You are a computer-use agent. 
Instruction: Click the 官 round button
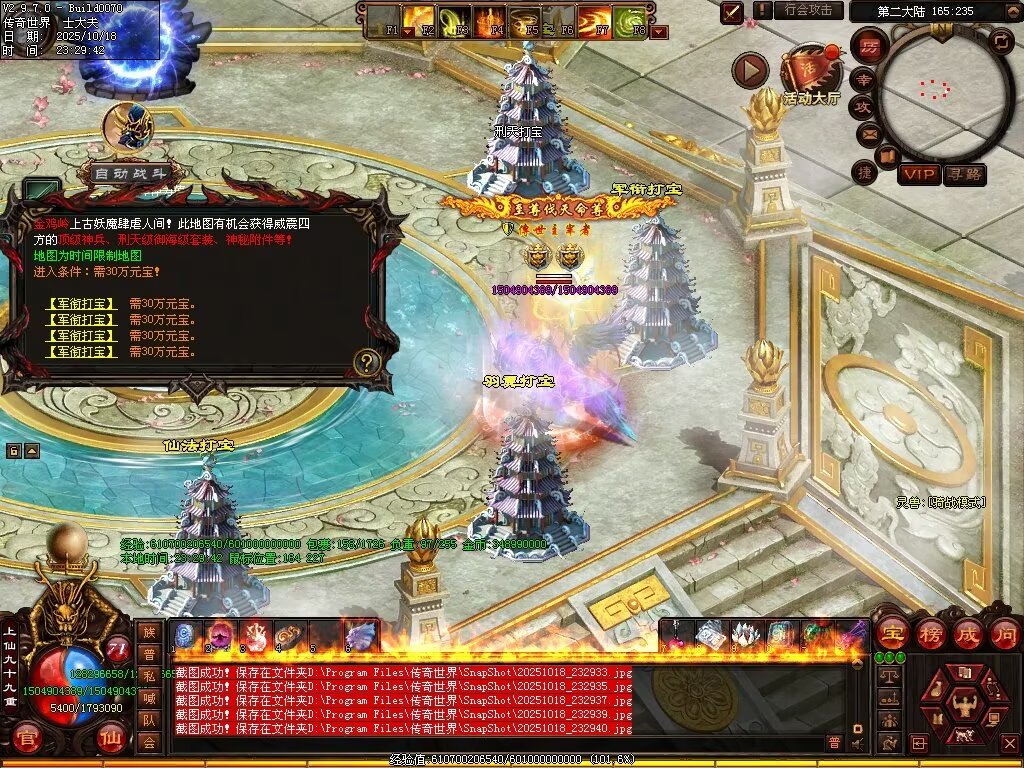tap(28, 741)
